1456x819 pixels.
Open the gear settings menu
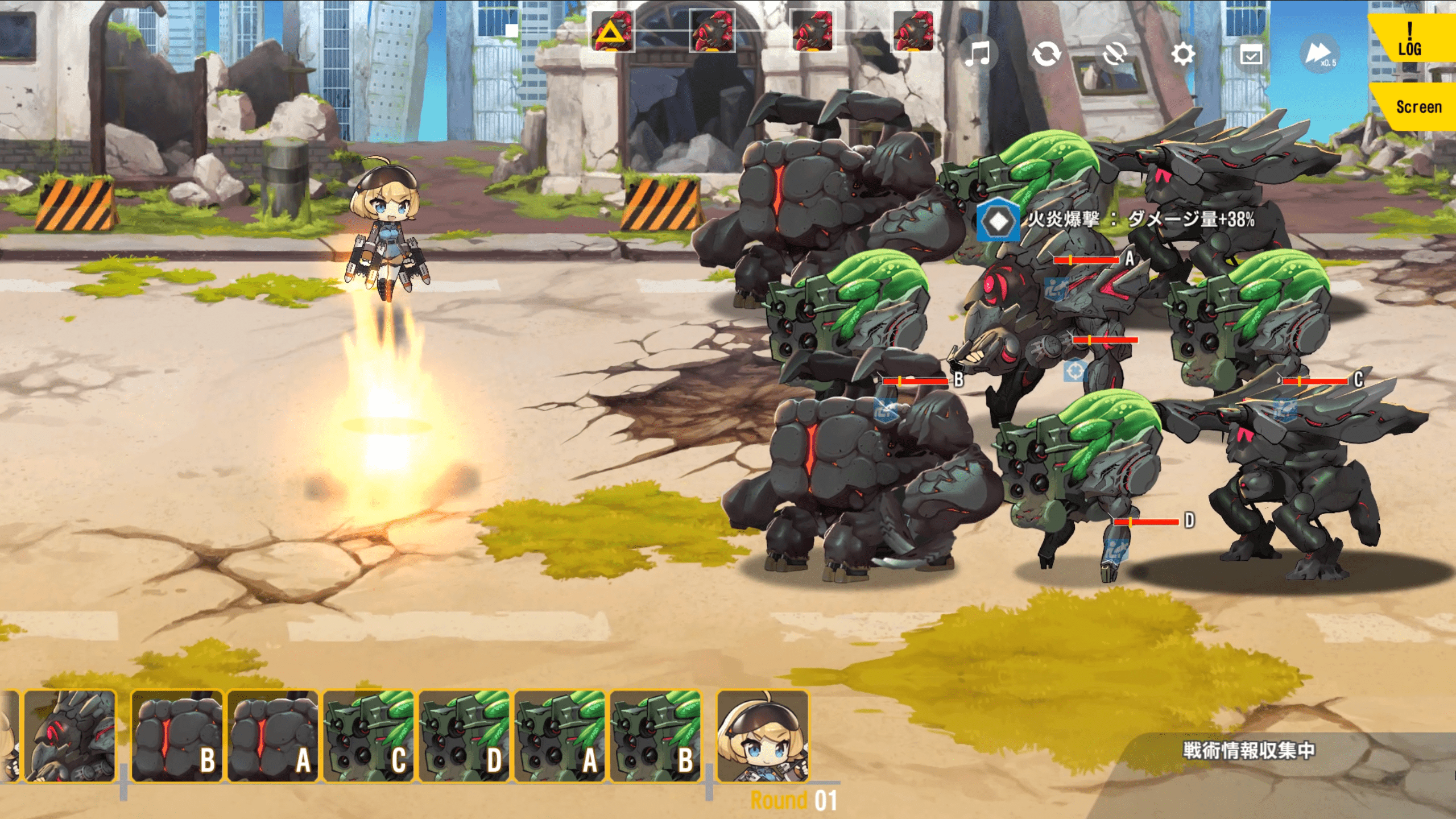pos(1183,55)
